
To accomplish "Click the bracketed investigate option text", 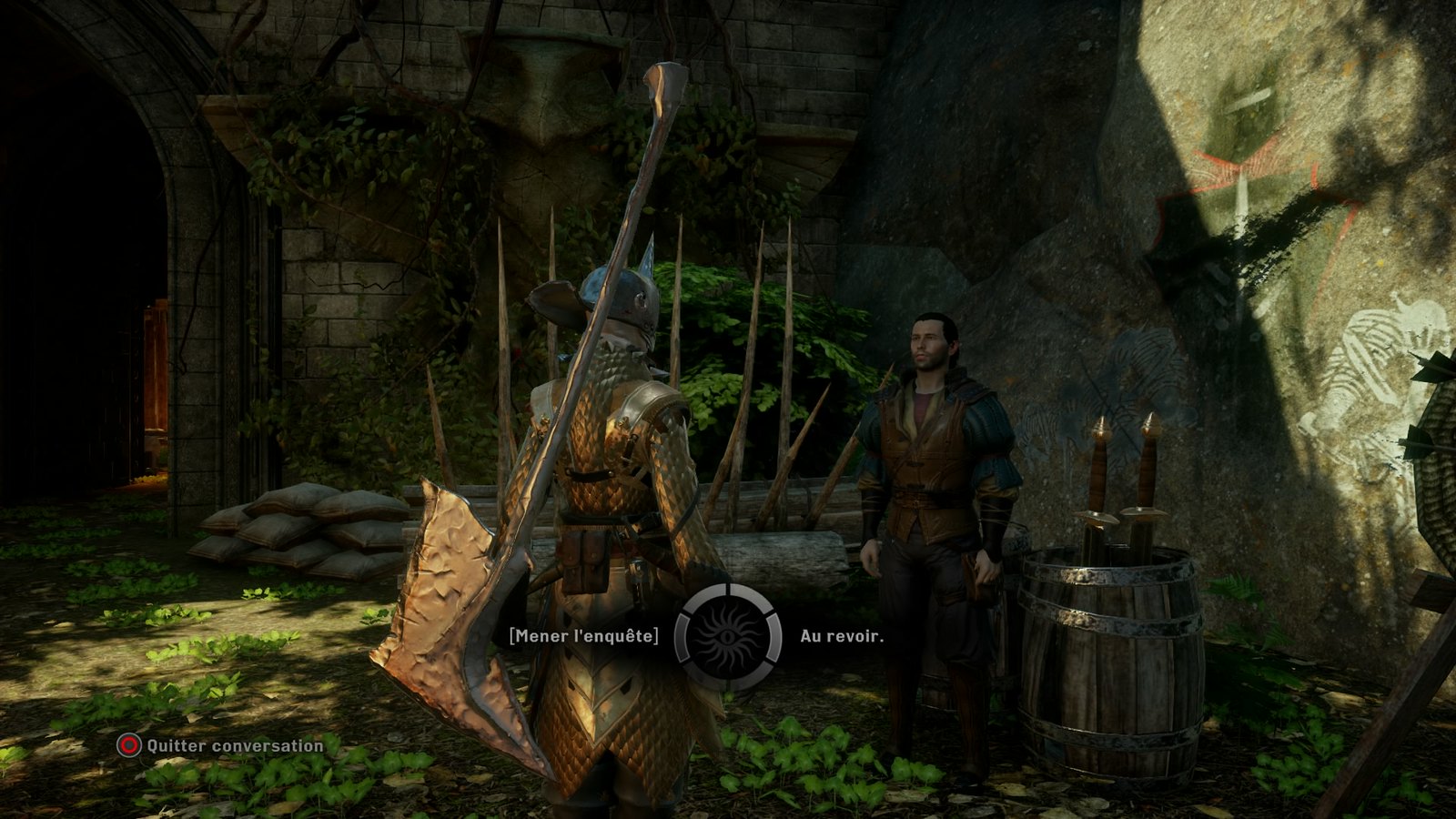I will tap(582, 635).
